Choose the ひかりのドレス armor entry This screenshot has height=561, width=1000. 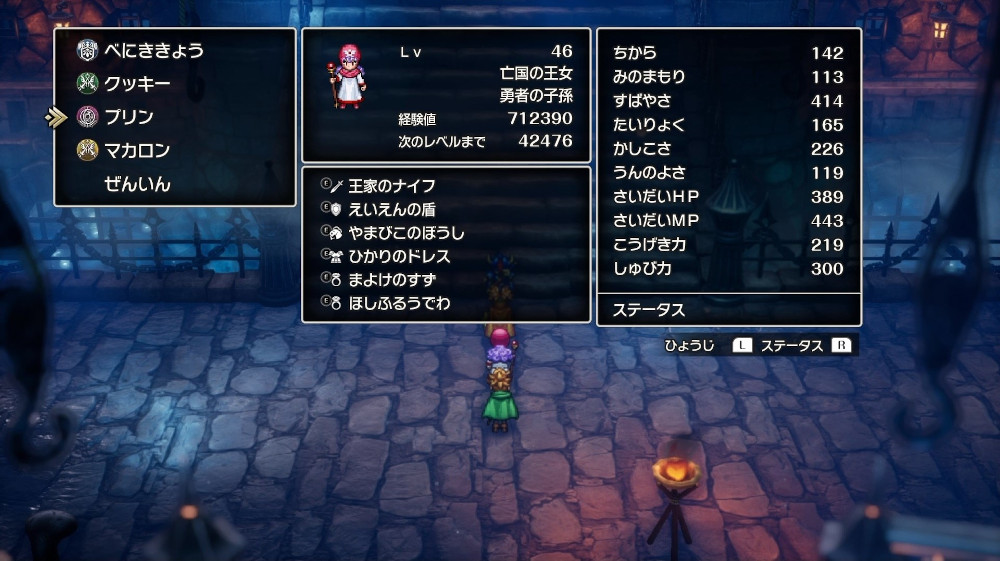[398, 256]
